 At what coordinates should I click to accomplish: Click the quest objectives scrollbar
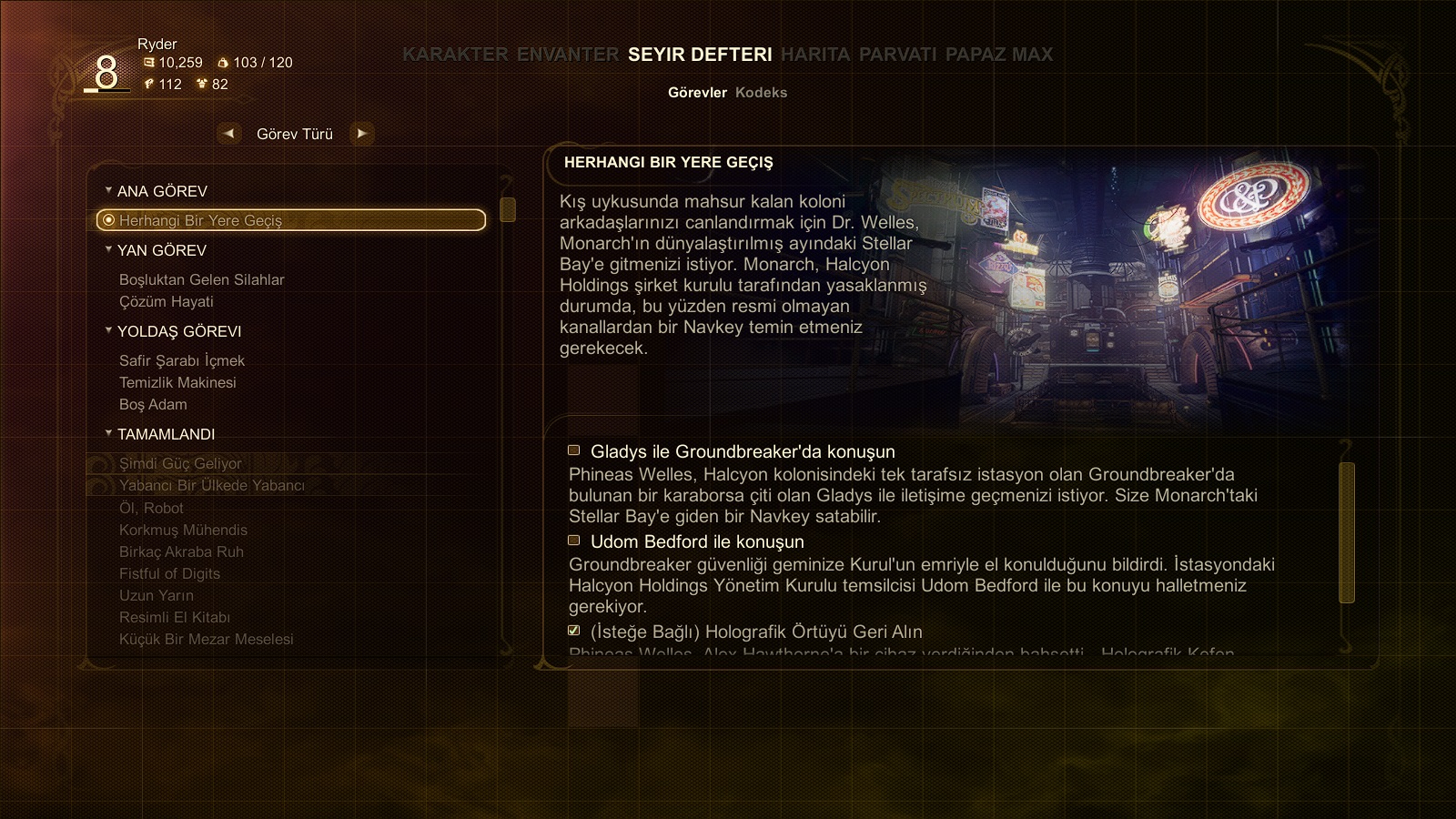pos(1347,532)
